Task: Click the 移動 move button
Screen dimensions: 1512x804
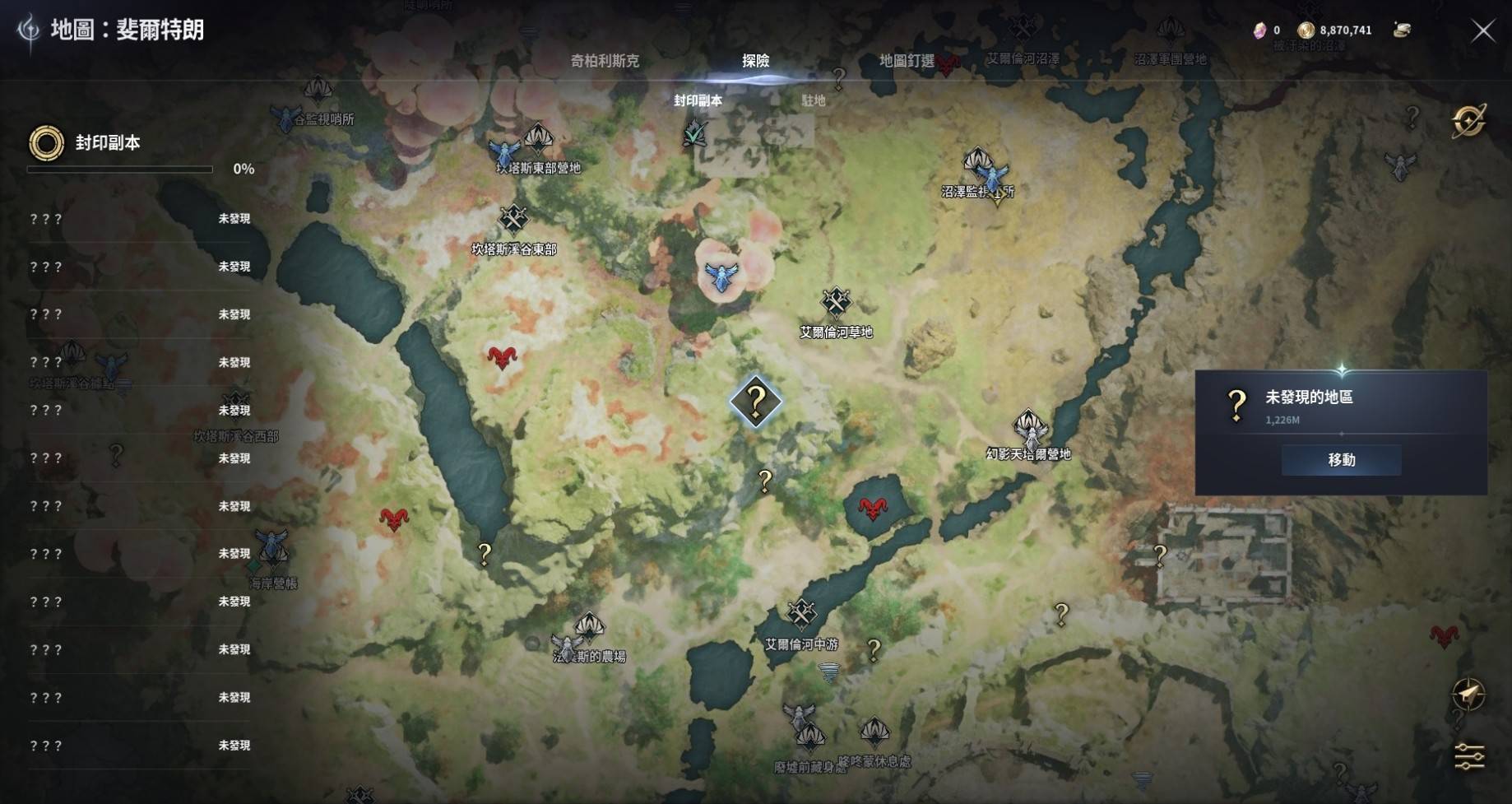Action: [1341, 460]
